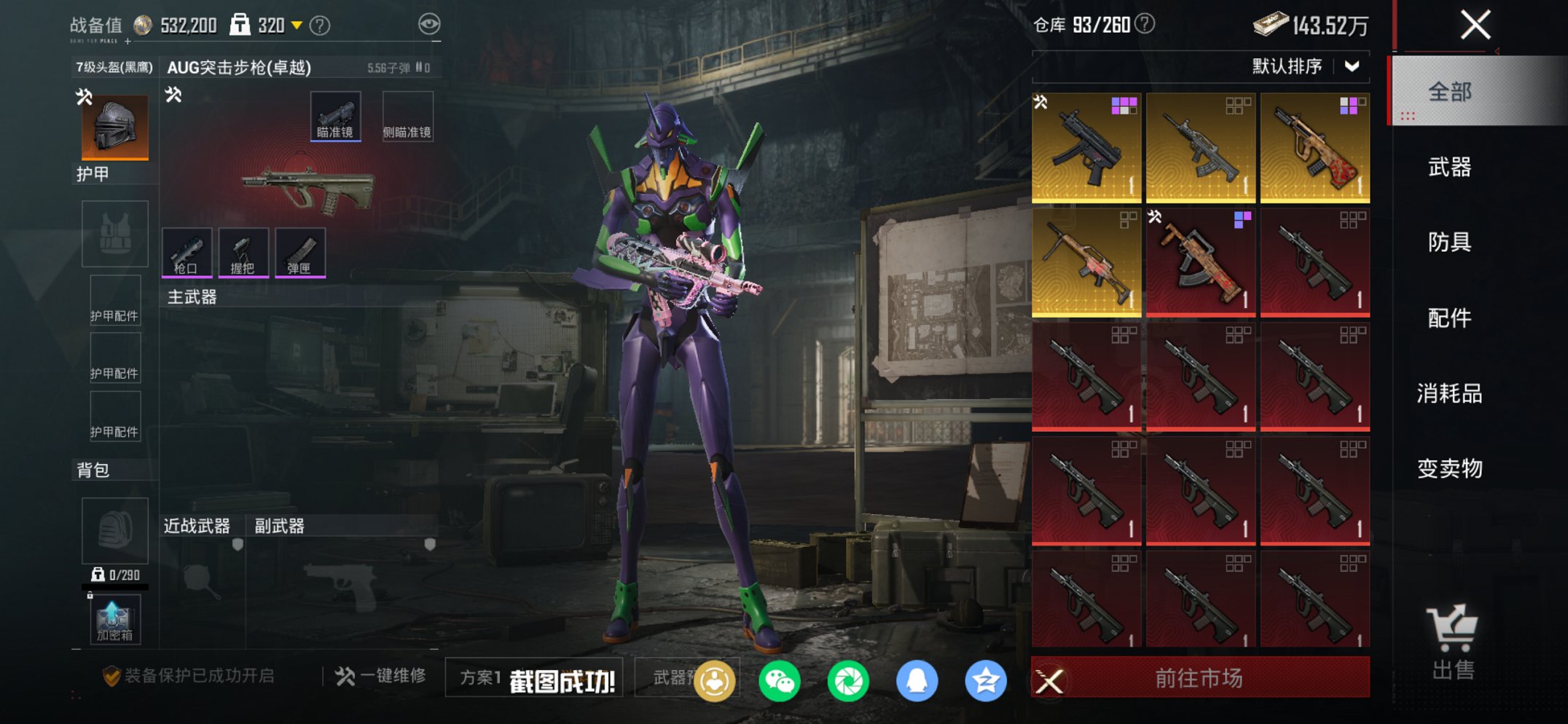Open the 变卖物 tab
The height and width of the screenshot is (724, 1568).
pos(1450,468)
